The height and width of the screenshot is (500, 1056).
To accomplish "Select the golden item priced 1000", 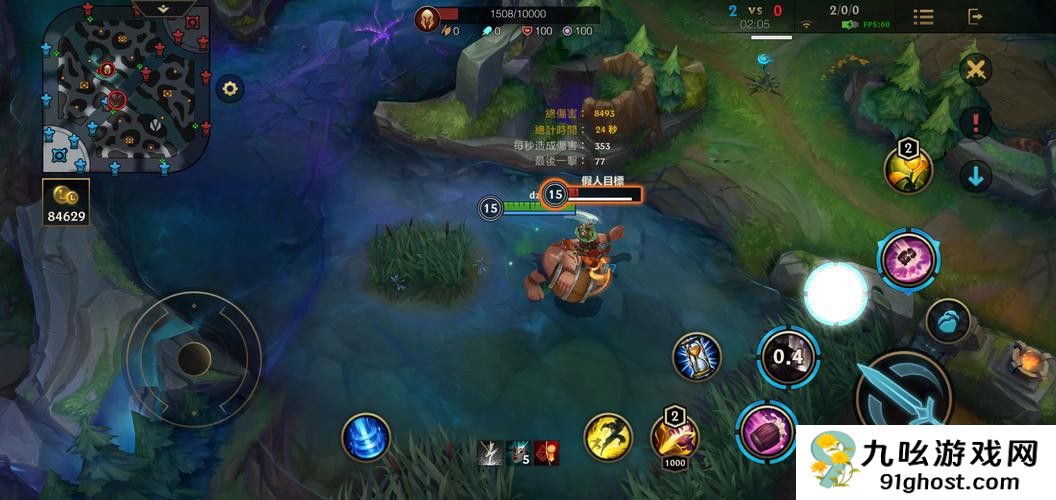I will tap(674, 435).
